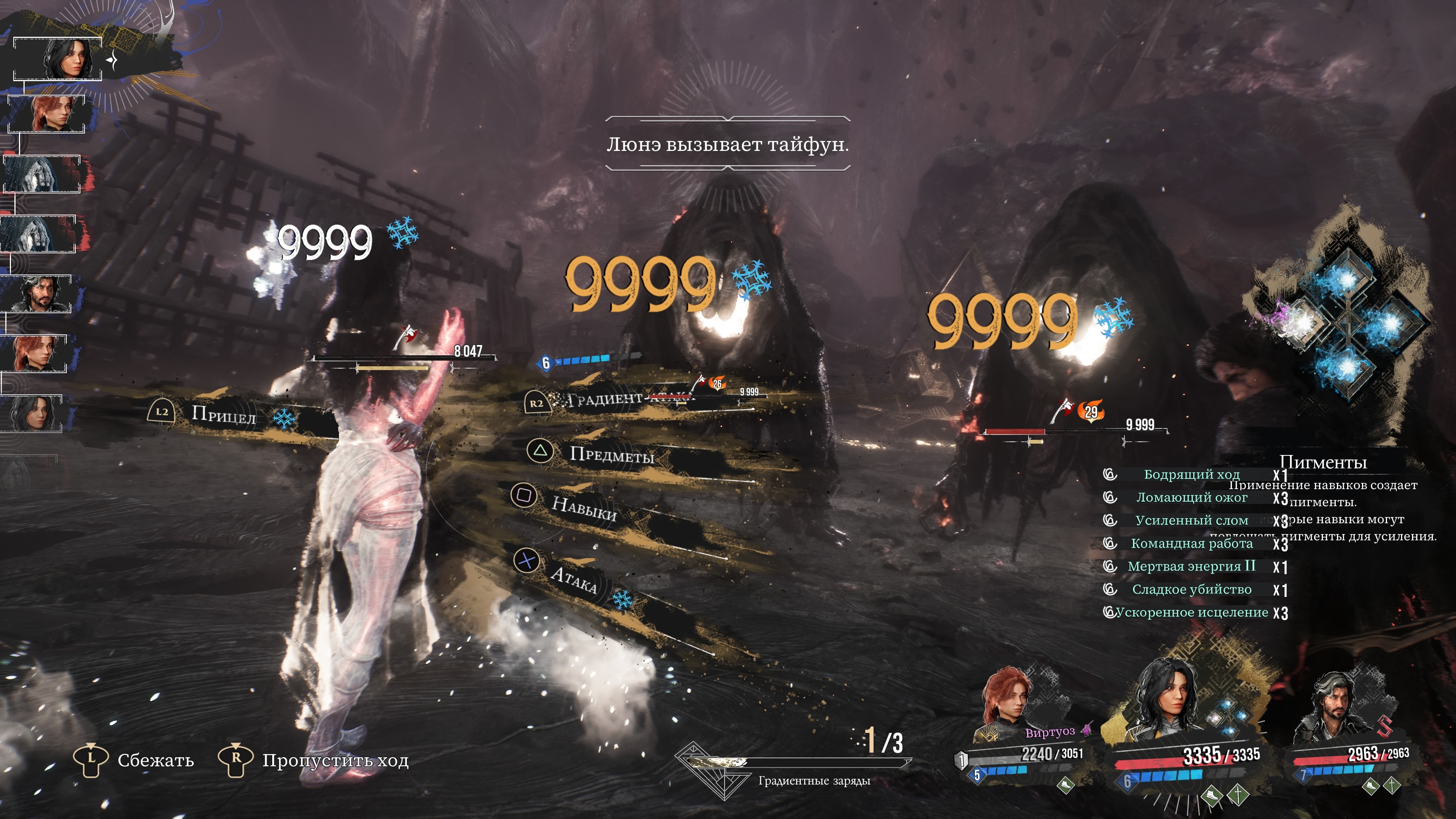Select the Сладкое убийство effect row

(1191, 590)
